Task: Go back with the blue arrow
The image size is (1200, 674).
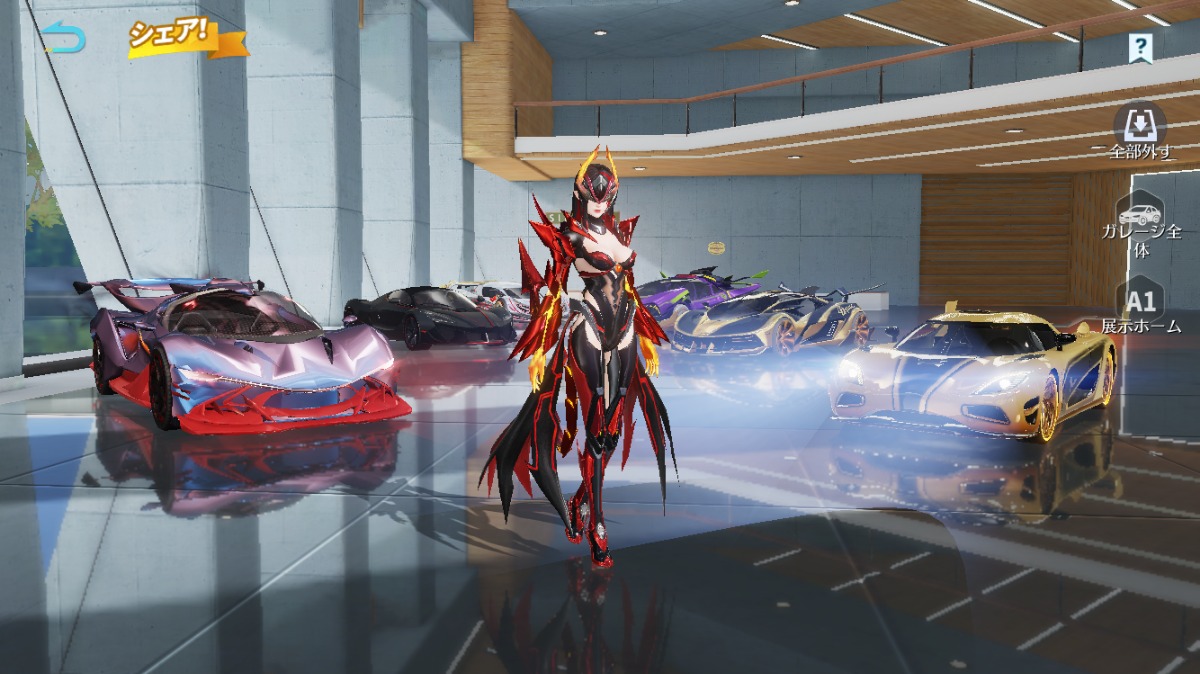Action: click(65, 39)
